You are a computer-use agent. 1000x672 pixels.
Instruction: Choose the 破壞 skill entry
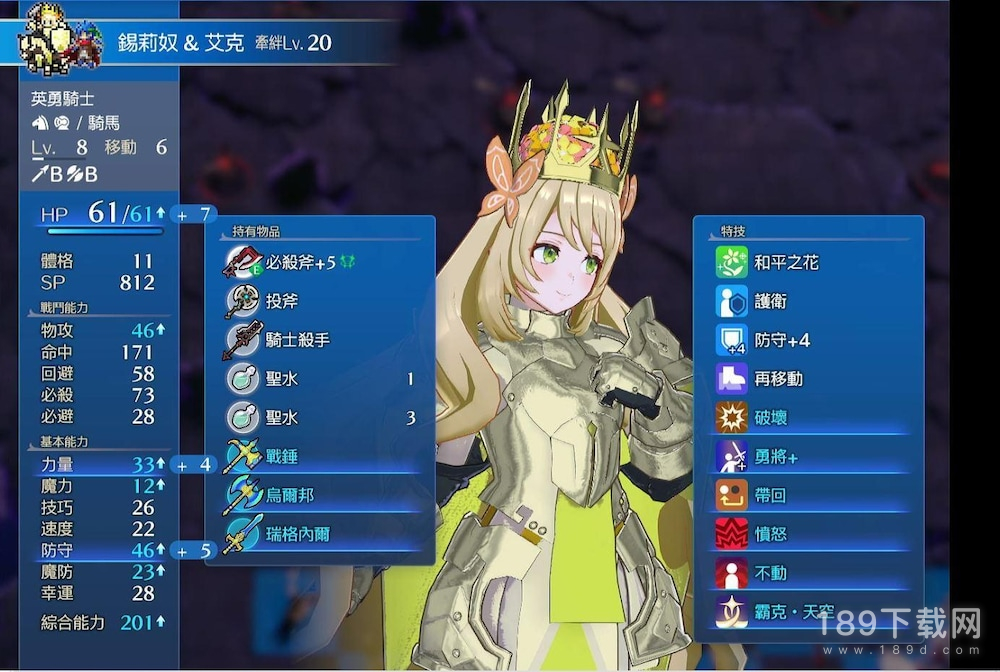point(770,418)
